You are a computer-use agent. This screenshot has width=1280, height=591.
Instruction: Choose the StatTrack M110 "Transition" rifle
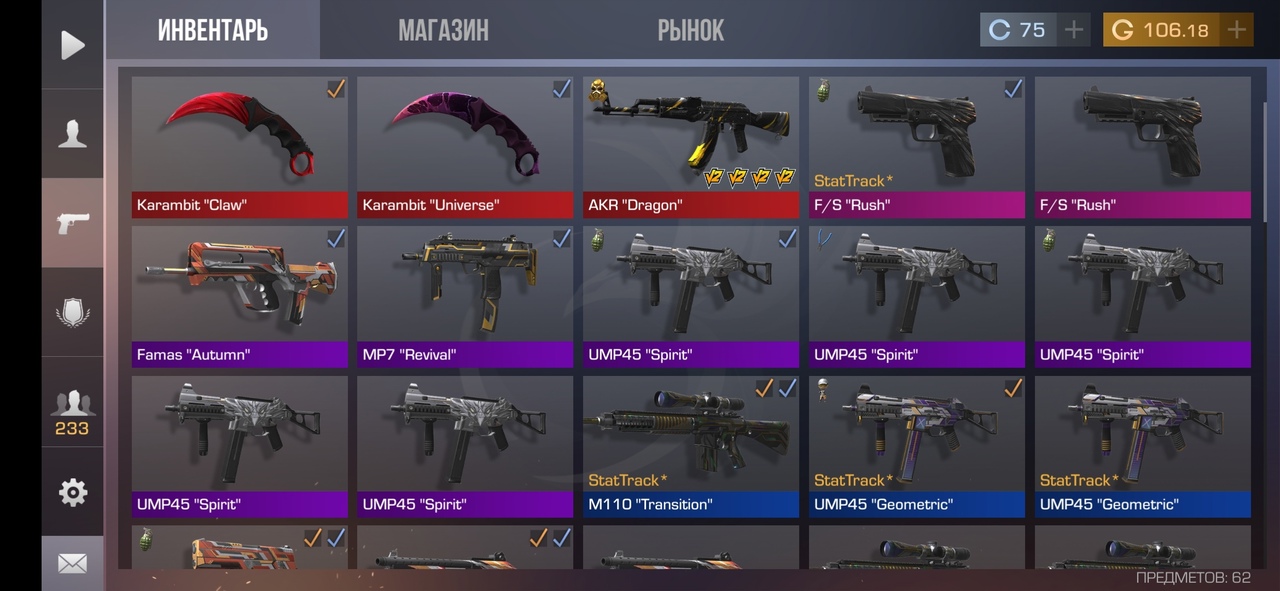(691, 446)
